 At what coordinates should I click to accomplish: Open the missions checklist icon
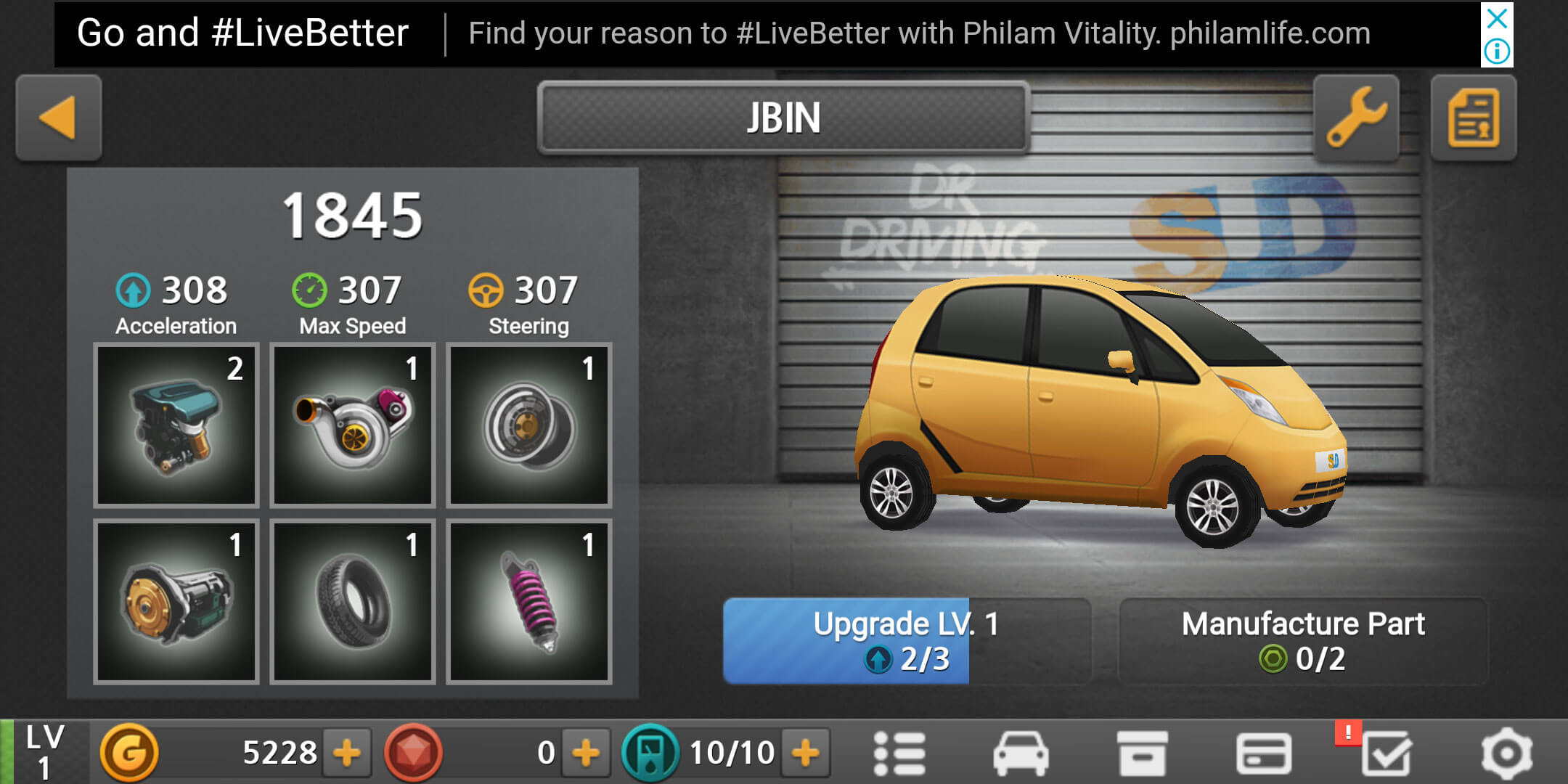tap(1385, 753)
